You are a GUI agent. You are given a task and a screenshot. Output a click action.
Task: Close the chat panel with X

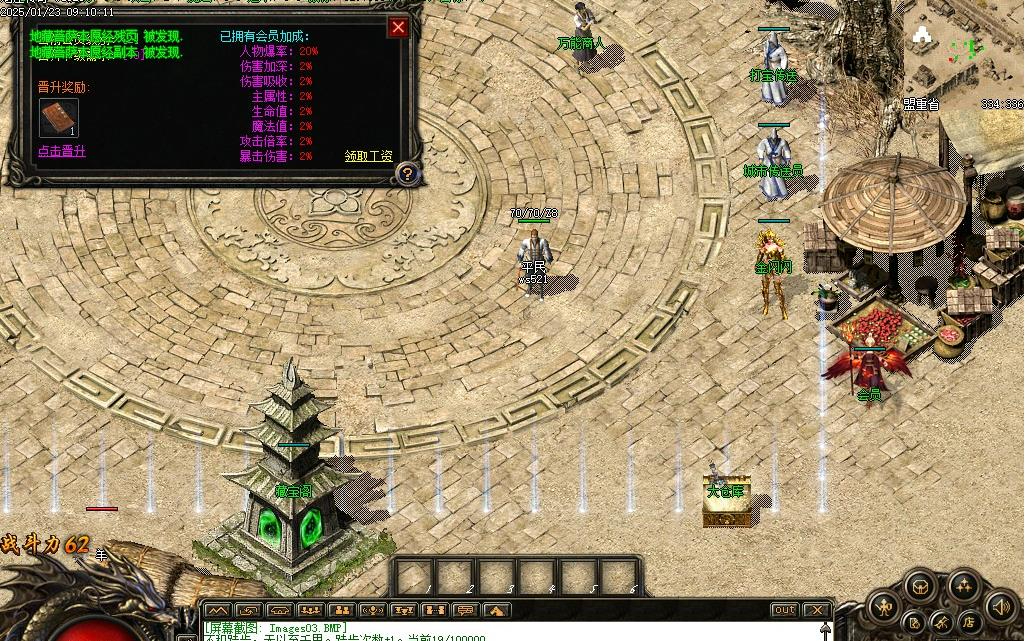click(817, 610)
